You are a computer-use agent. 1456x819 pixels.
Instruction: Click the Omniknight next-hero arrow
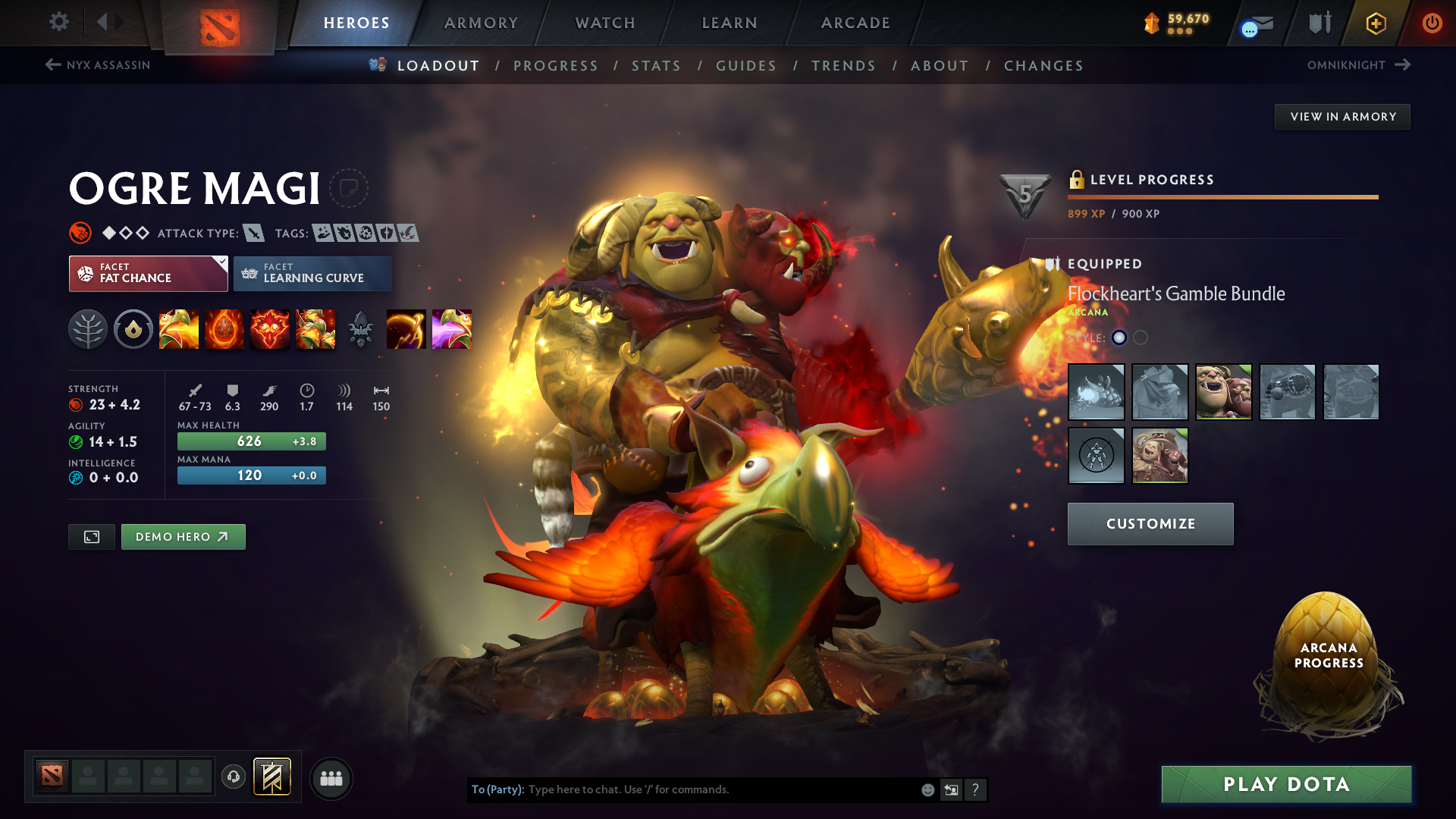point(1401,65)
